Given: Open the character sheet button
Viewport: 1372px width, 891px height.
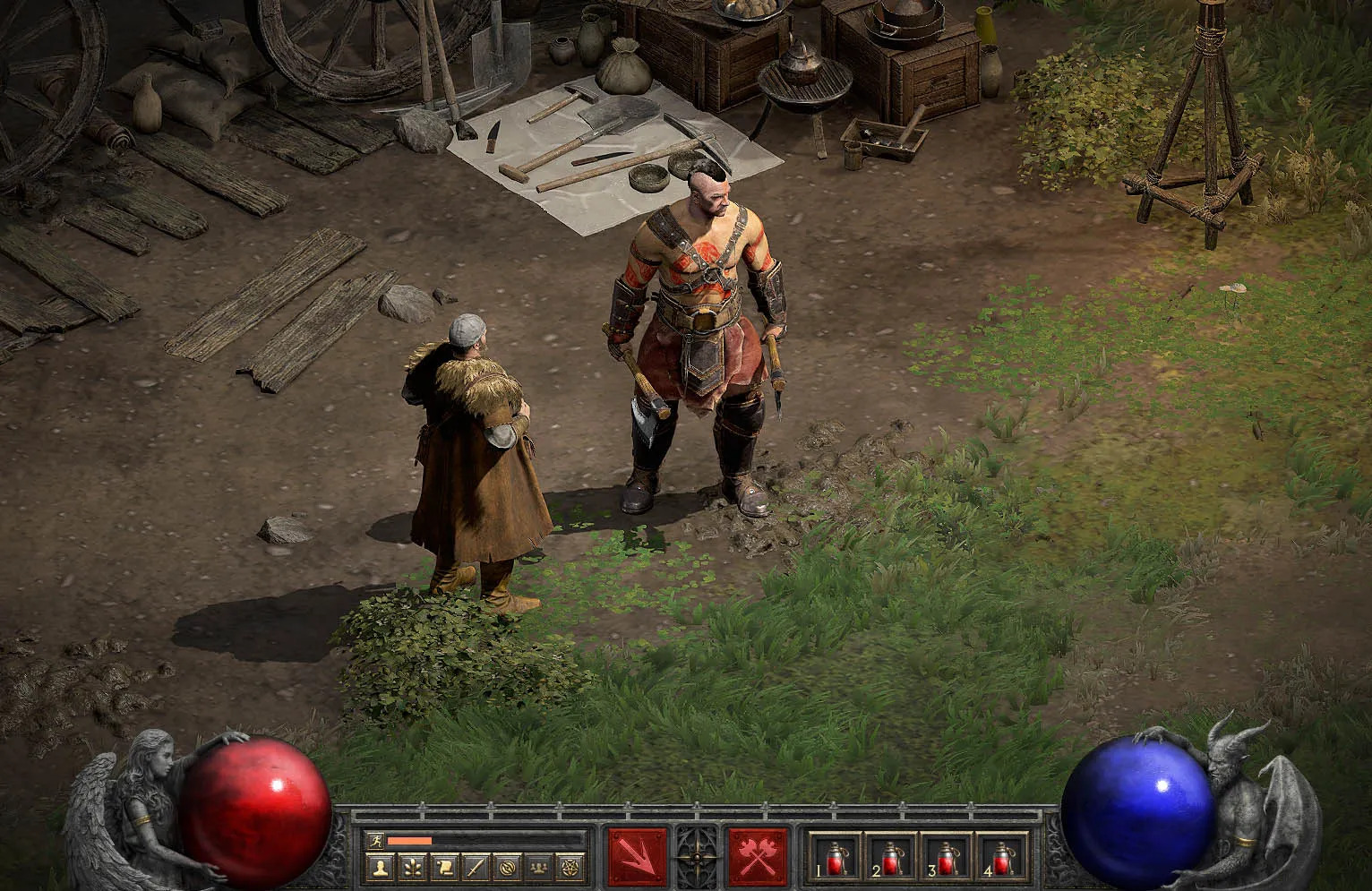Looking at the screenshot, I should pyautogui.click(x=381, y=867).
